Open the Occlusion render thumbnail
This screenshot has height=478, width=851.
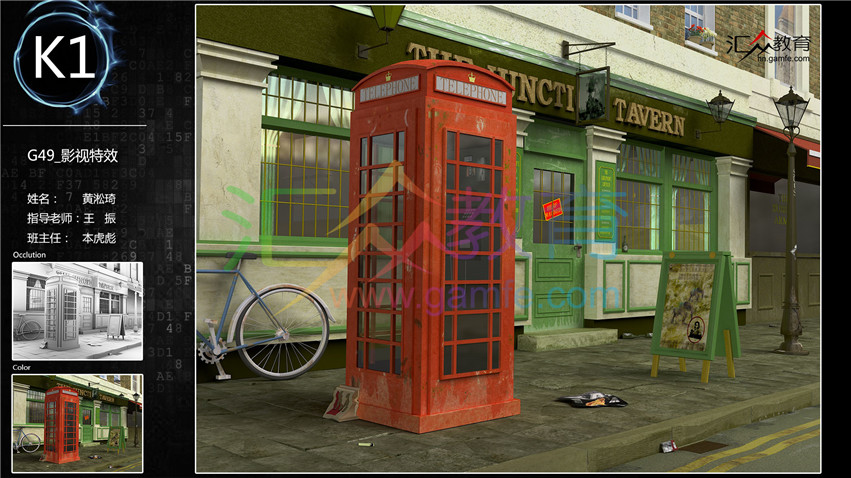[x=77, y=310]
